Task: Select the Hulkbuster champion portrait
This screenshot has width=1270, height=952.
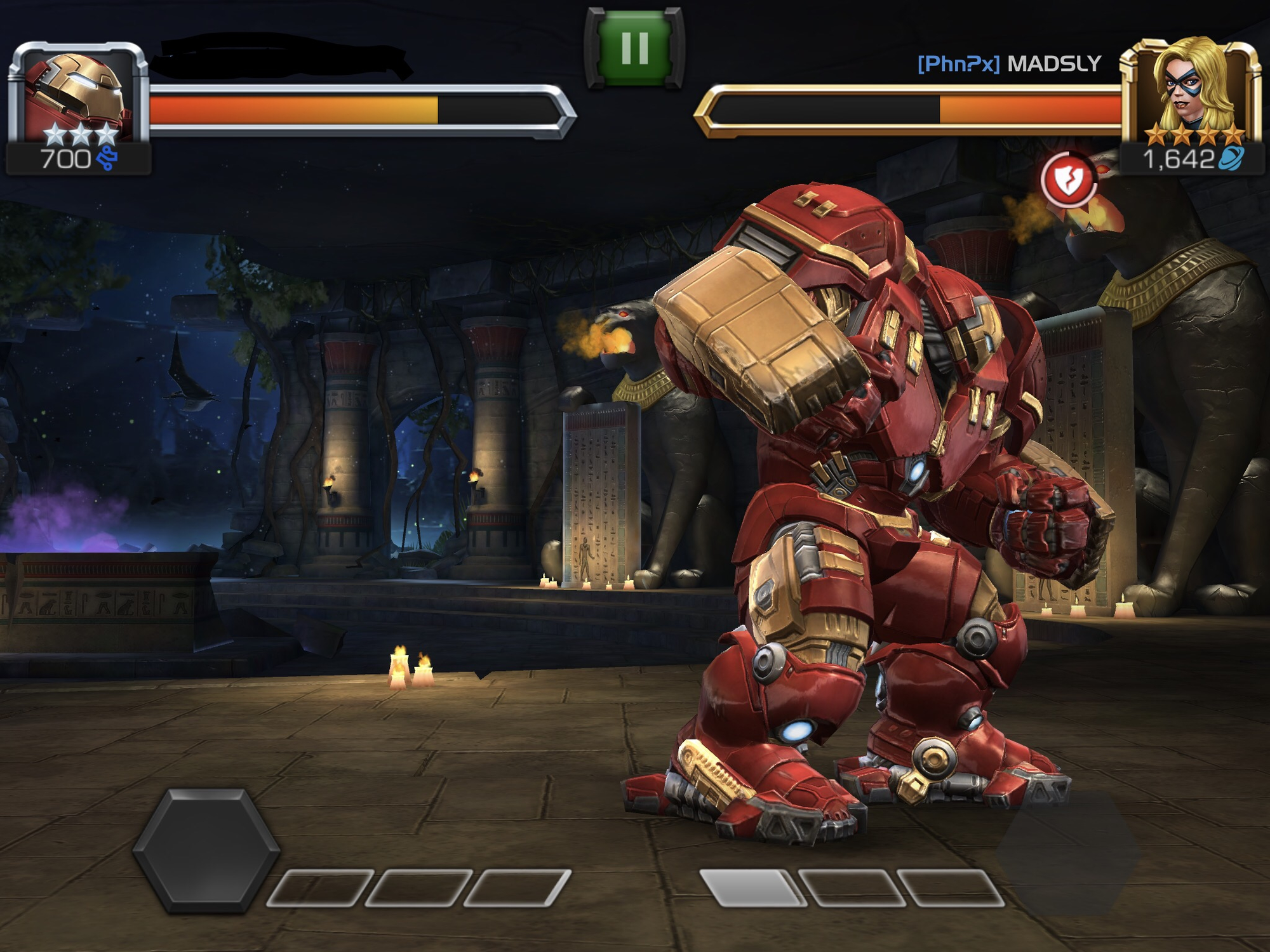Action: click(x=77, y=95)
